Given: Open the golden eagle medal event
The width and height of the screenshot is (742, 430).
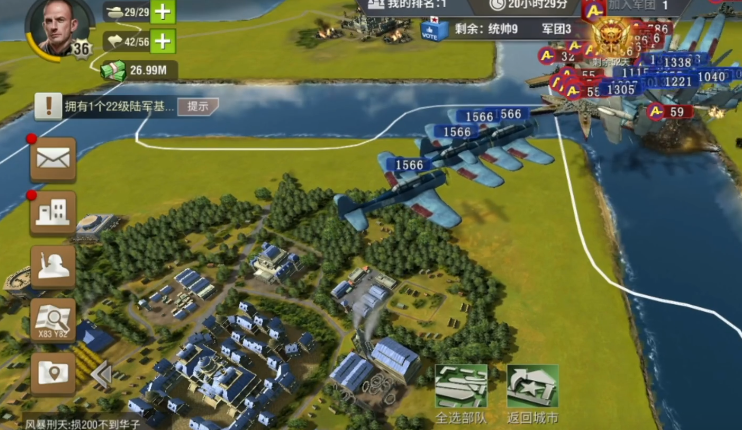Looking at the screenshot, I should 610,39.
